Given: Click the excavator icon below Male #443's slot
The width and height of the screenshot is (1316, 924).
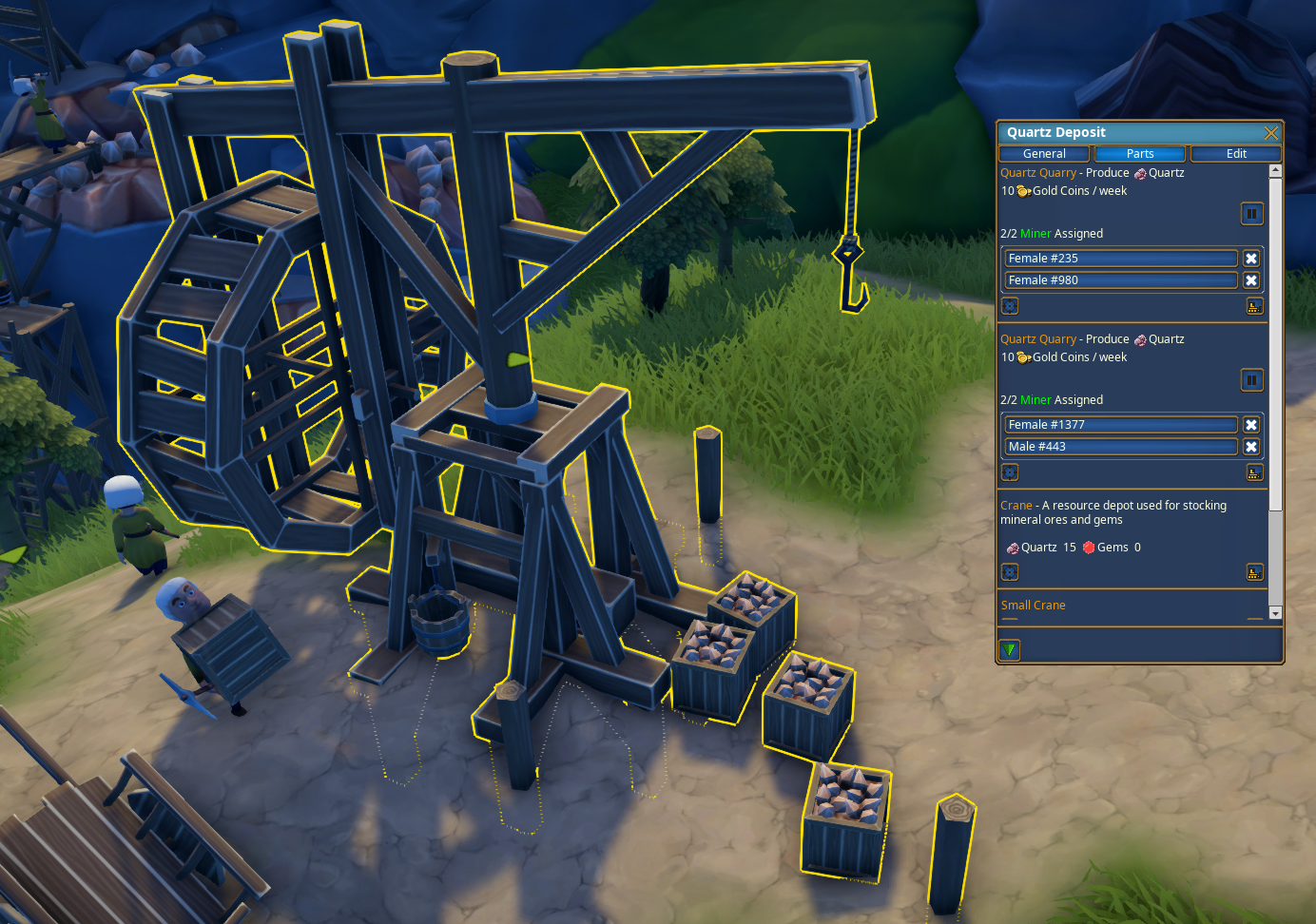Looking at the screenshot, I should pos(1254,472).
